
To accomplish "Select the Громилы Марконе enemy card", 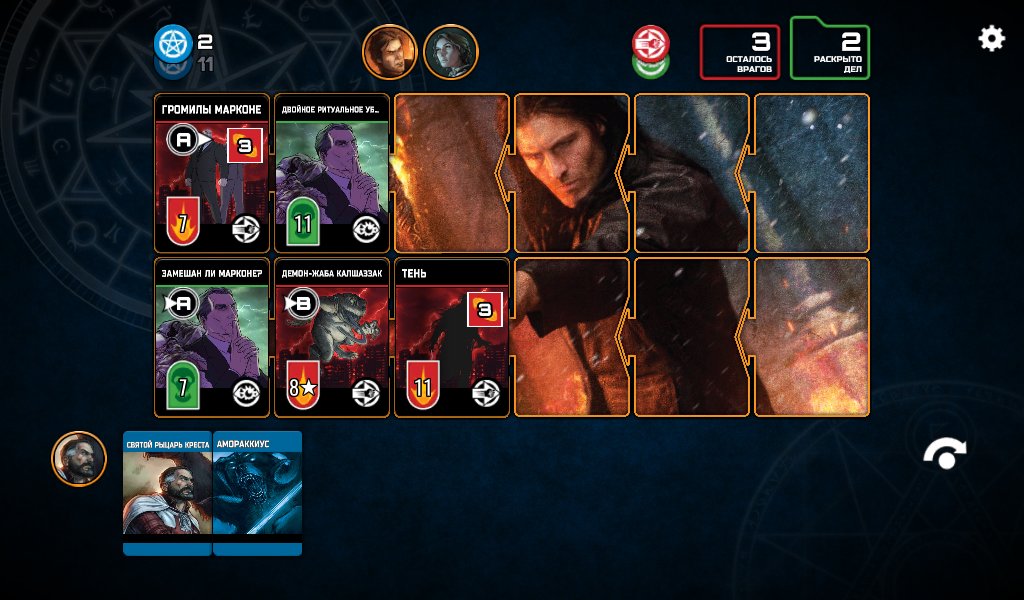I will pyautogui.click(x=212, y=174).
